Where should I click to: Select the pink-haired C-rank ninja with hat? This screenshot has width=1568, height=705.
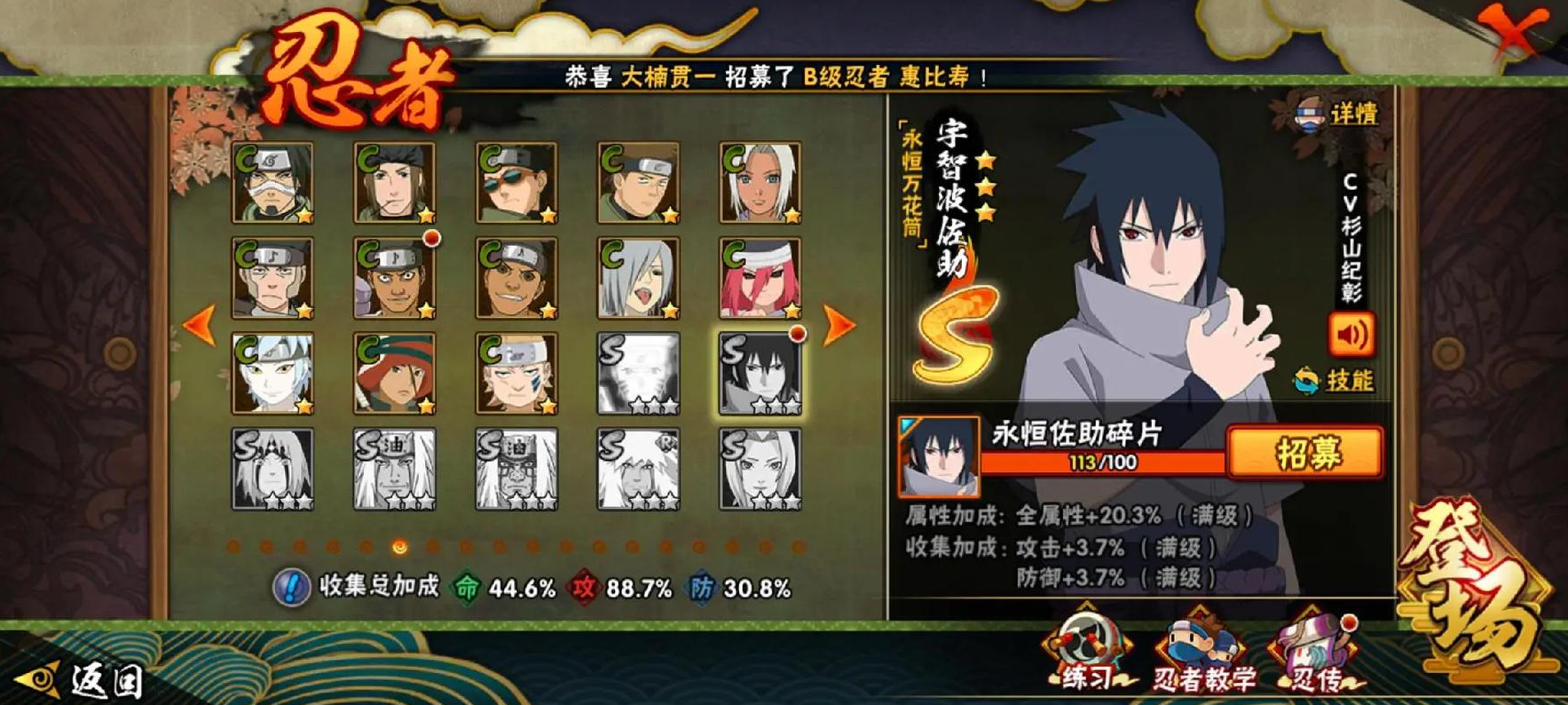click(x=760, y=278)
